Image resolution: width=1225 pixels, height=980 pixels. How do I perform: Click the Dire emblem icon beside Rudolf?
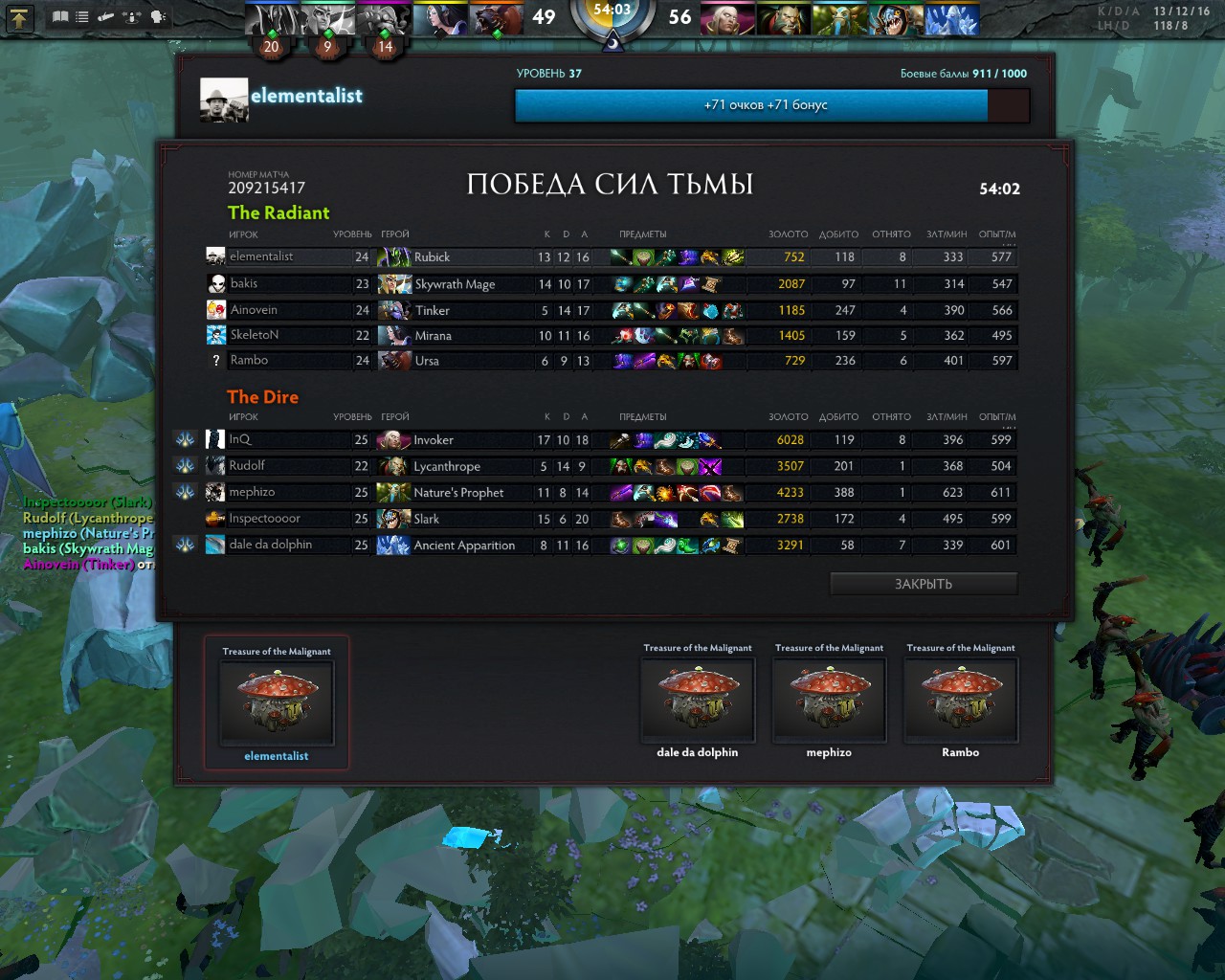[186, 466]
